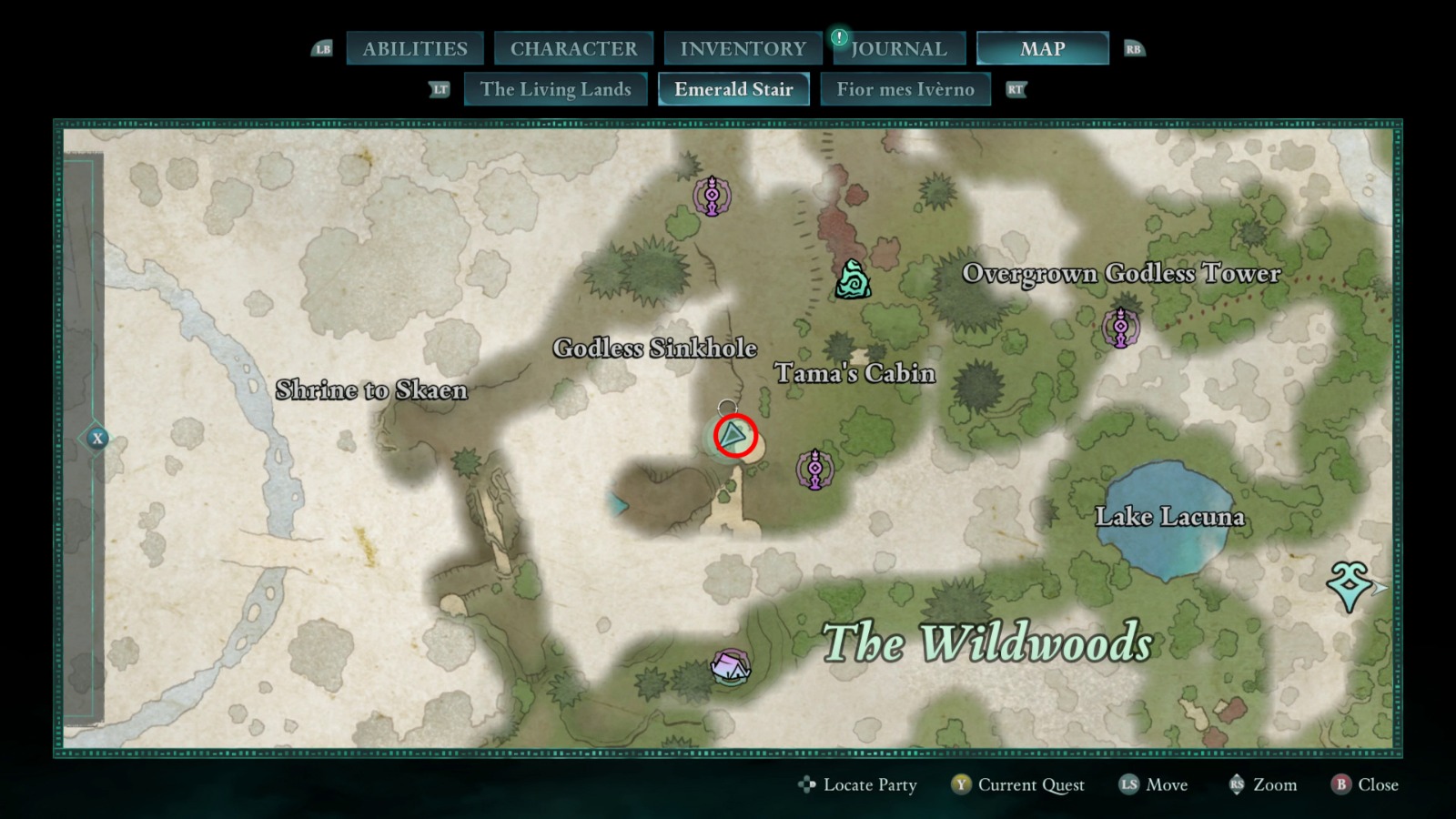Viewport: 1456px width, 819px height.
Task: Go to the Journal tab
Action: pyautogui.click(x=899, y=49)
